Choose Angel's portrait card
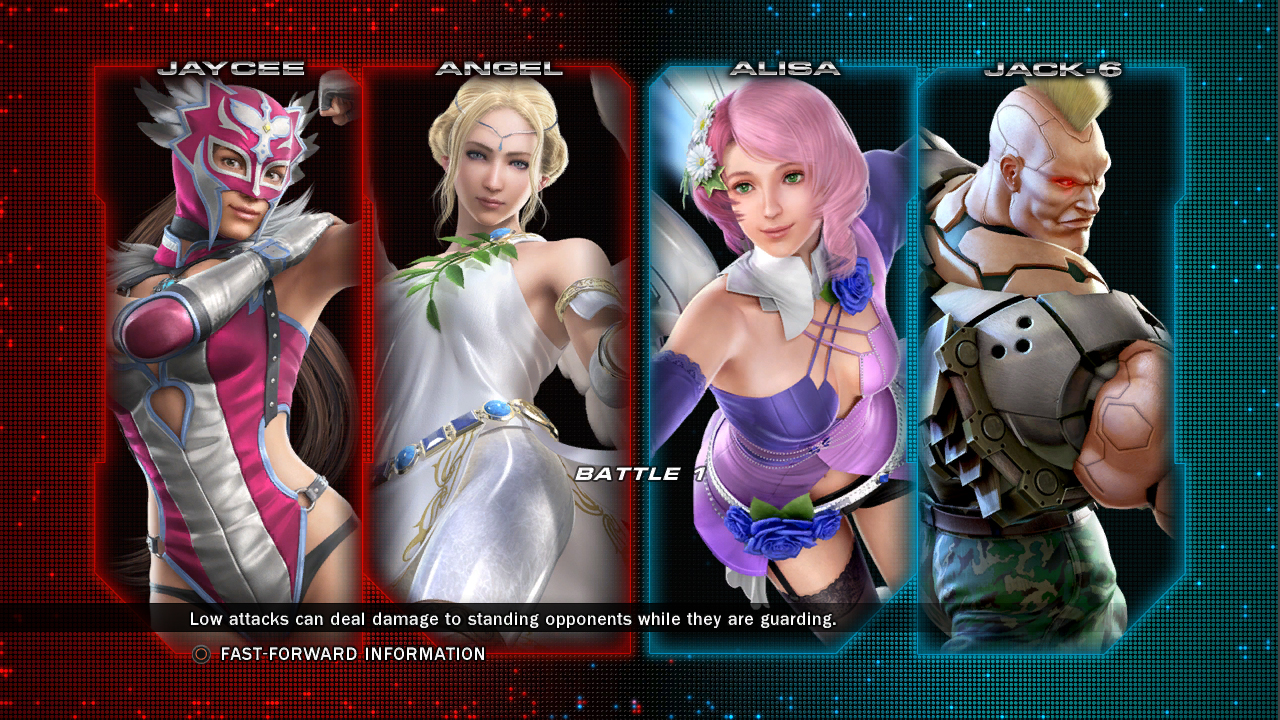The width and height of the screenshot is (1280, 720). (497, 340)
